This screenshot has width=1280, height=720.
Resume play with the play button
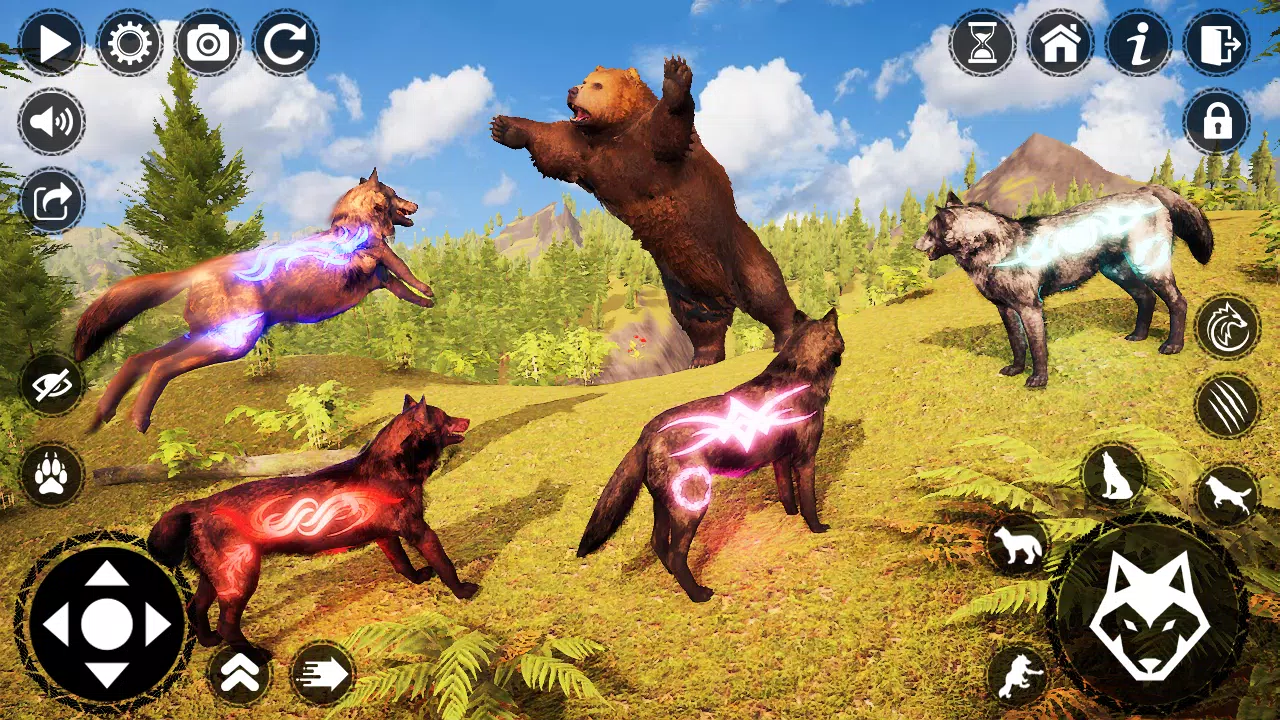[x=55, y=42]
